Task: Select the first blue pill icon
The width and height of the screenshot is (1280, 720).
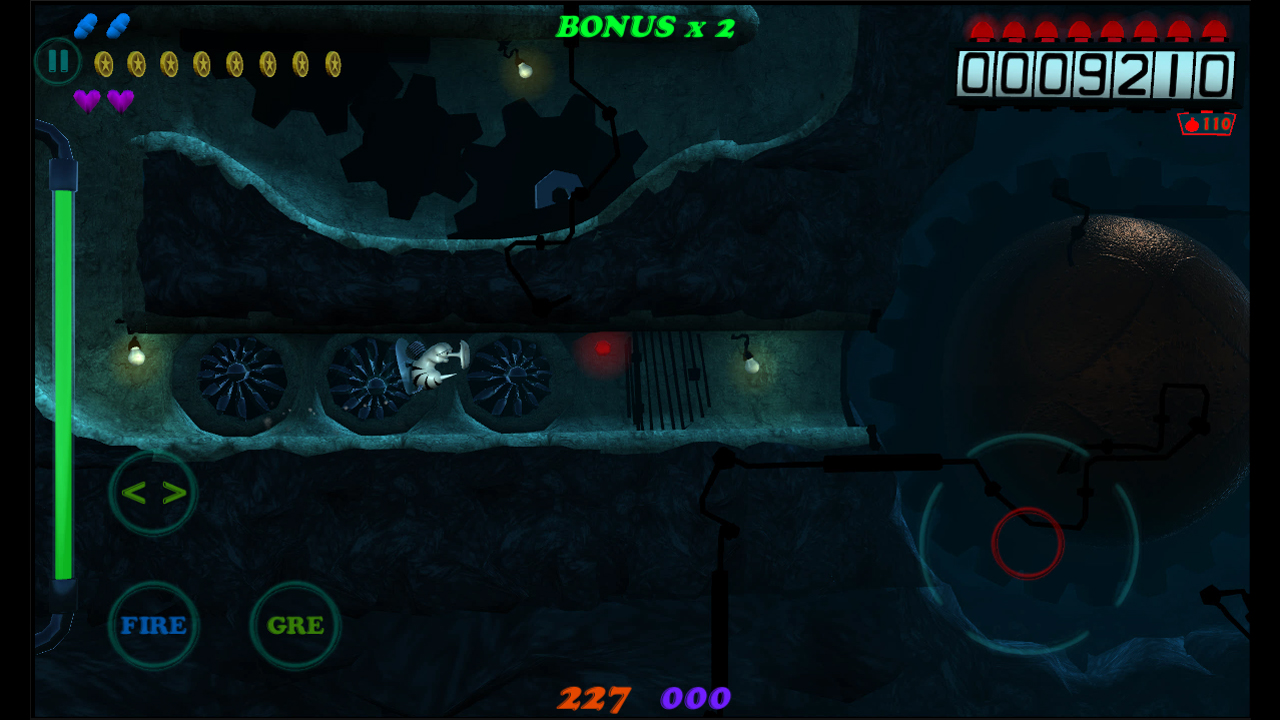Action: (x=87, y=24)
